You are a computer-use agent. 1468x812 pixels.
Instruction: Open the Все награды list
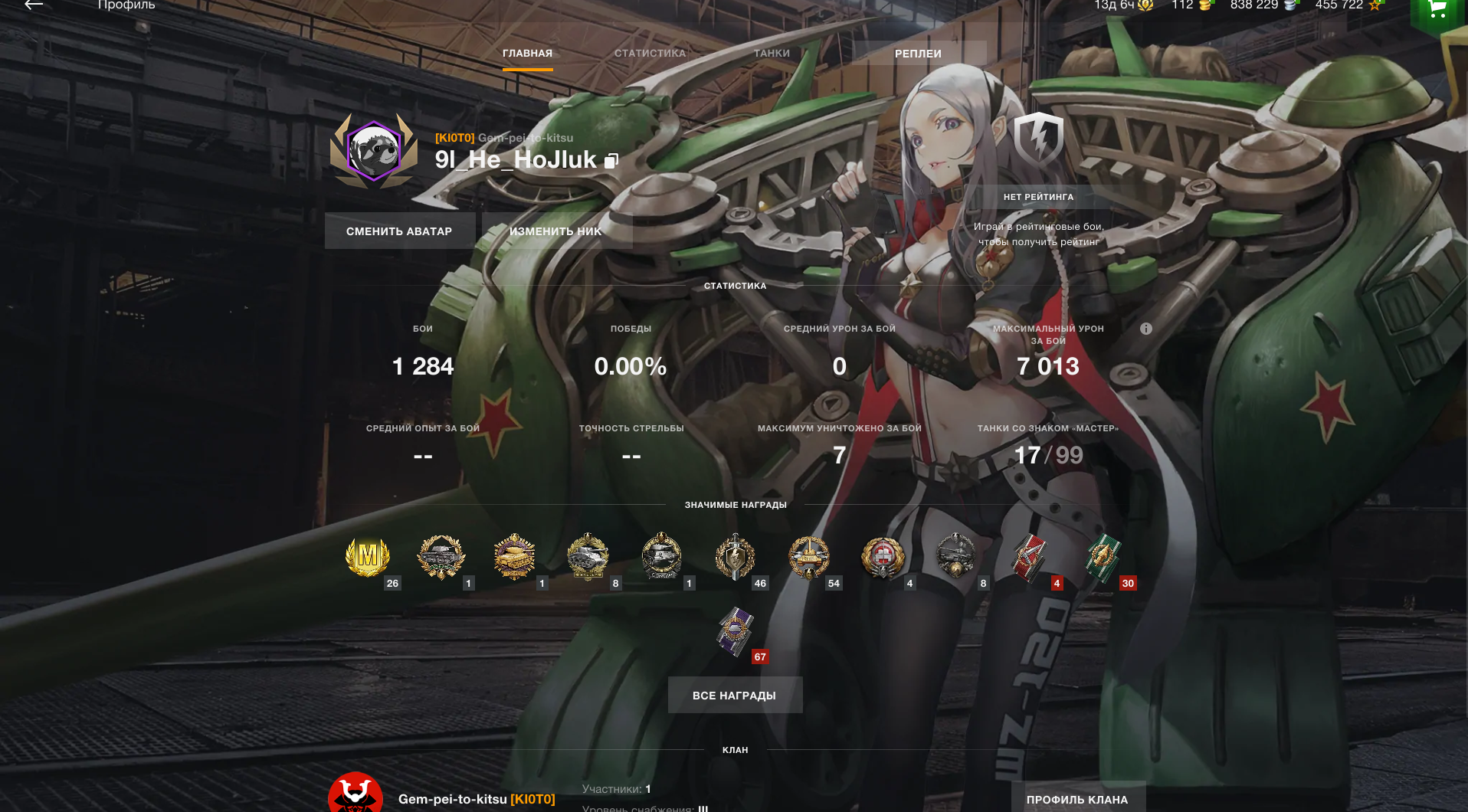click(735, 696)
